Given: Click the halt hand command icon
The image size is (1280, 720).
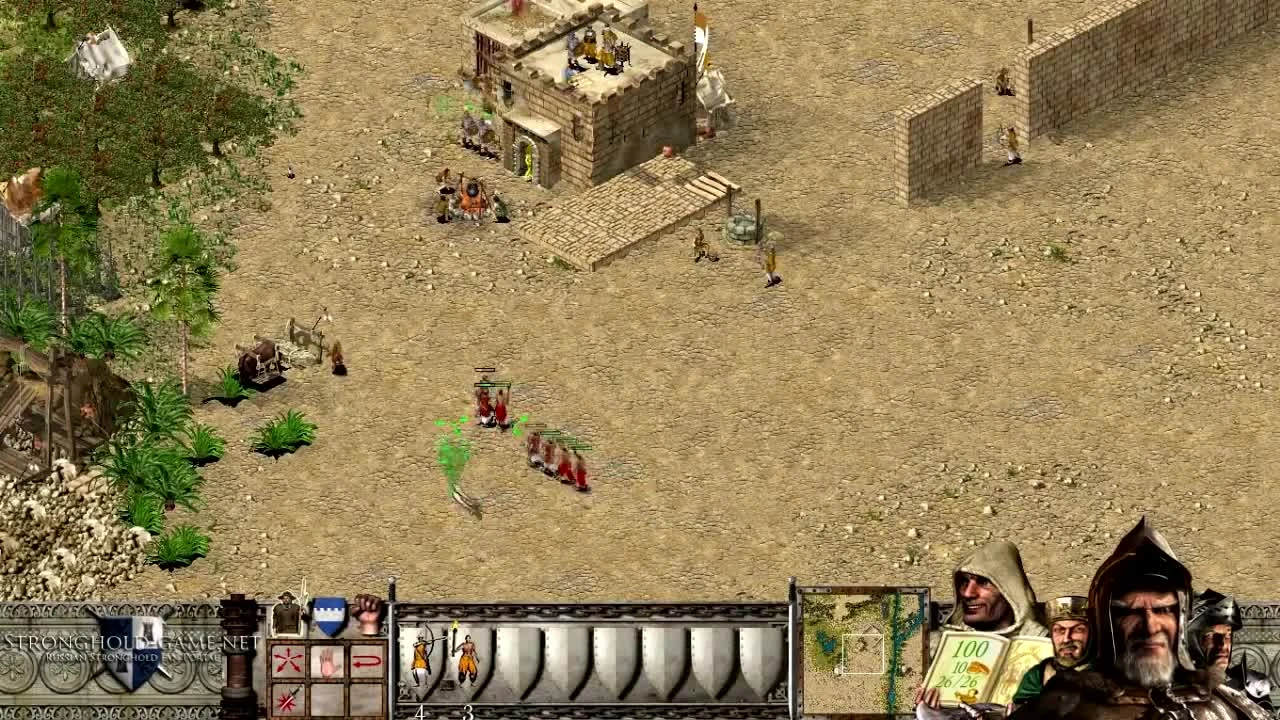Looking at the screenshot, I should click(x=328, y=660).
